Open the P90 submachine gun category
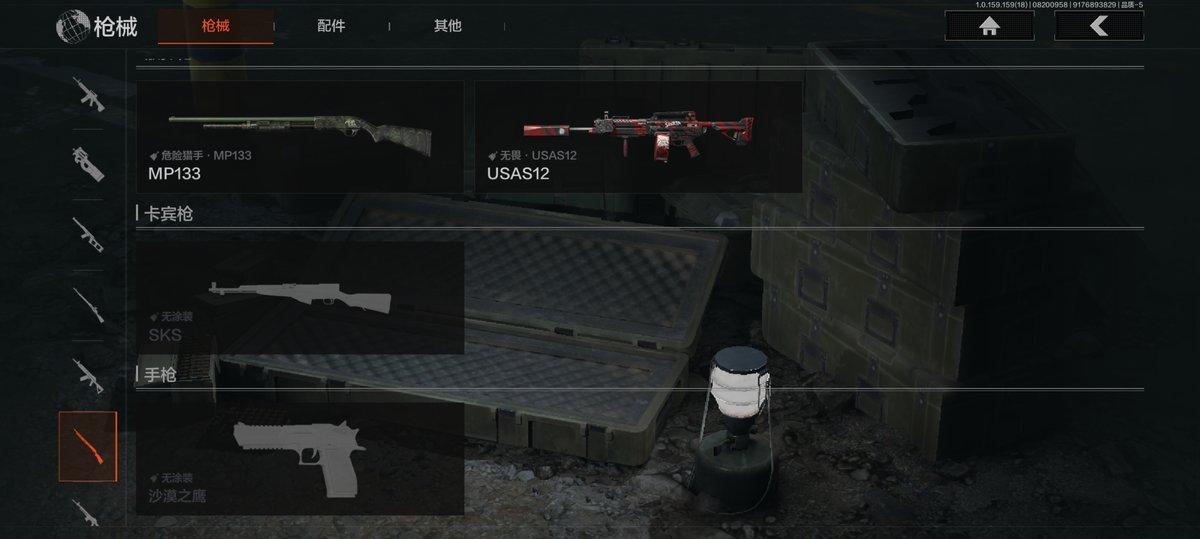The height and width of the screenshot is (539, 1200). click(x=88, y=163)
